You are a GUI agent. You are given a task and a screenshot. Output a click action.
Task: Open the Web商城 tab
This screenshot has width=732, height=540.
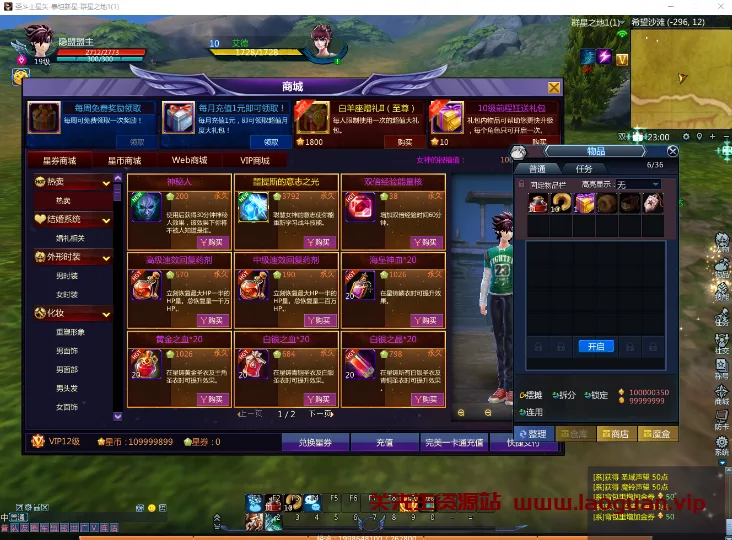point(189,160)
